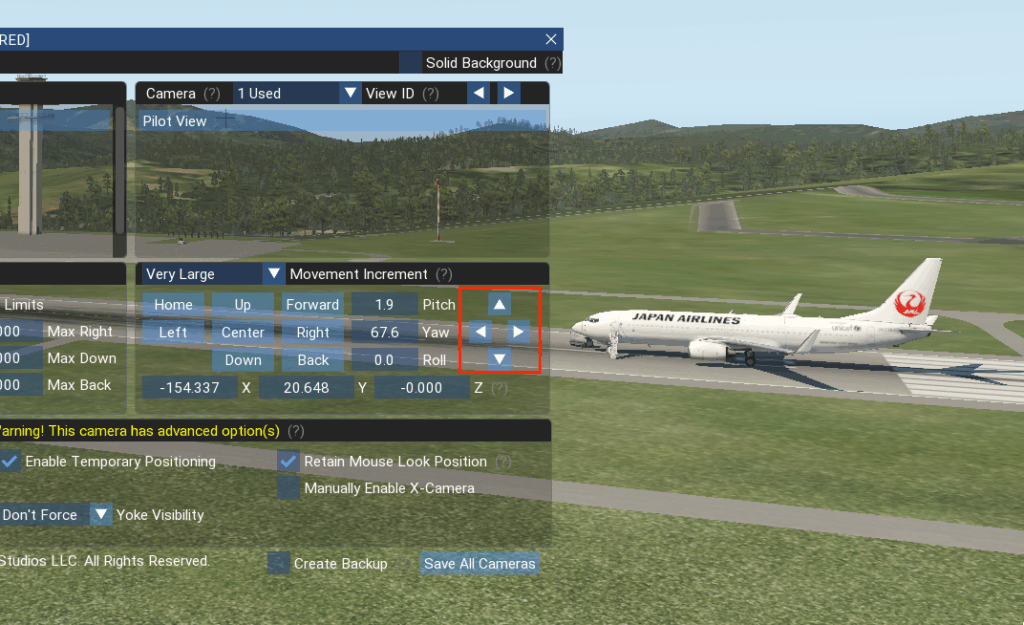Move the camera Right
Image resolution: width=1024 pixels, height=625 pixels.
point(312,332)
